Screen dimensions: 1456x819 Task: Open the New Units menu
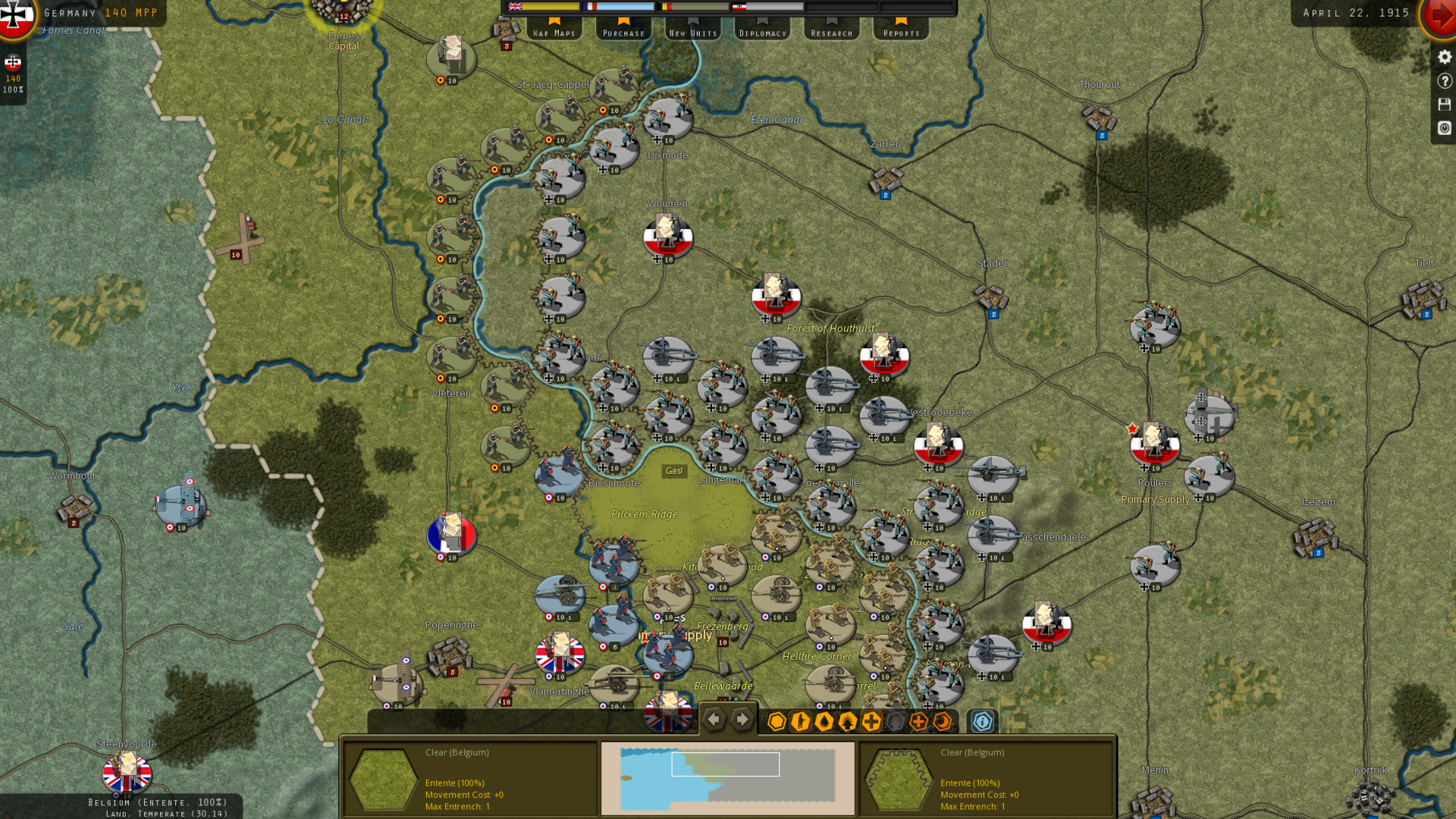point(693,29)
